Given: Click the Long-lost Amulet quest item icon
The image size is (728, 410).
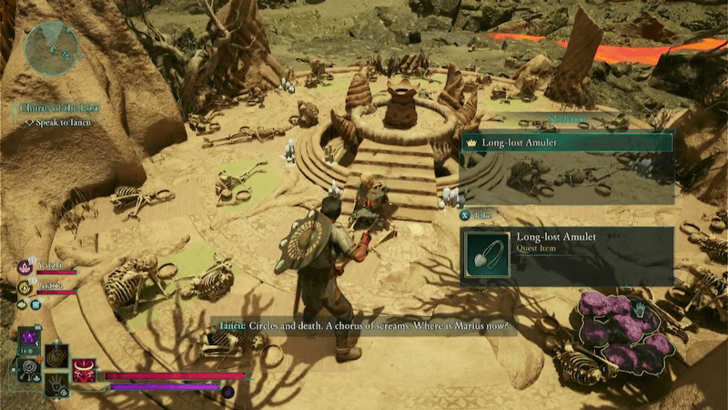Looking at the screenshot, I should (487, 254).
